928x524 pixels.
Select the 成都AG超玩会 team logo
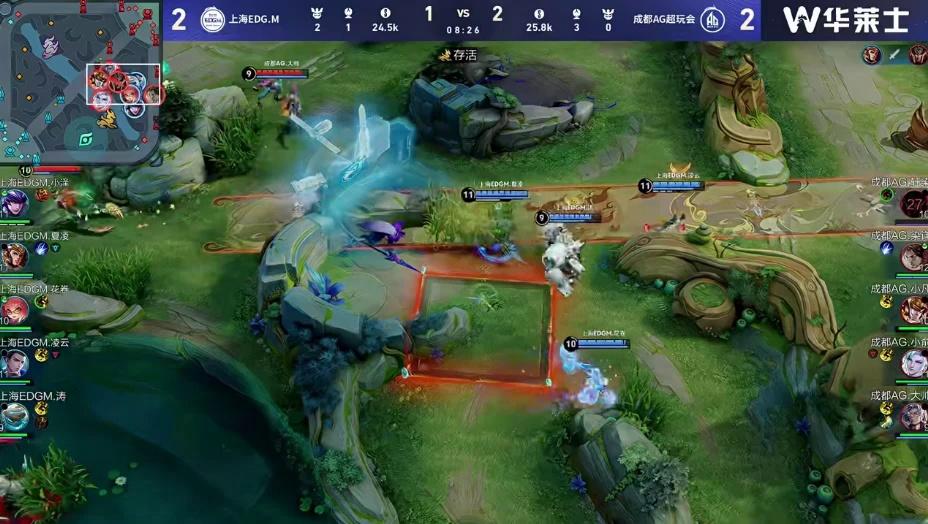click(x=712, y=20)
